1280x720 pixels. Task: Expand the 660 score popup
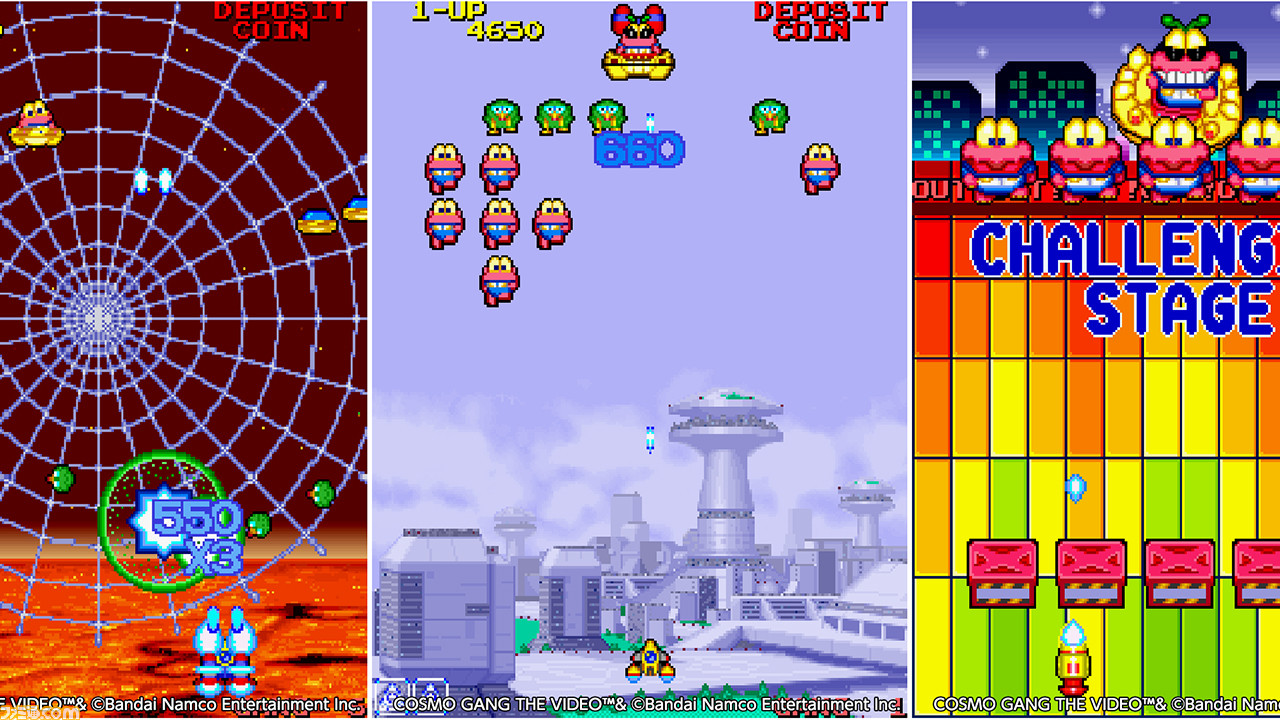[x=637, y=151]
